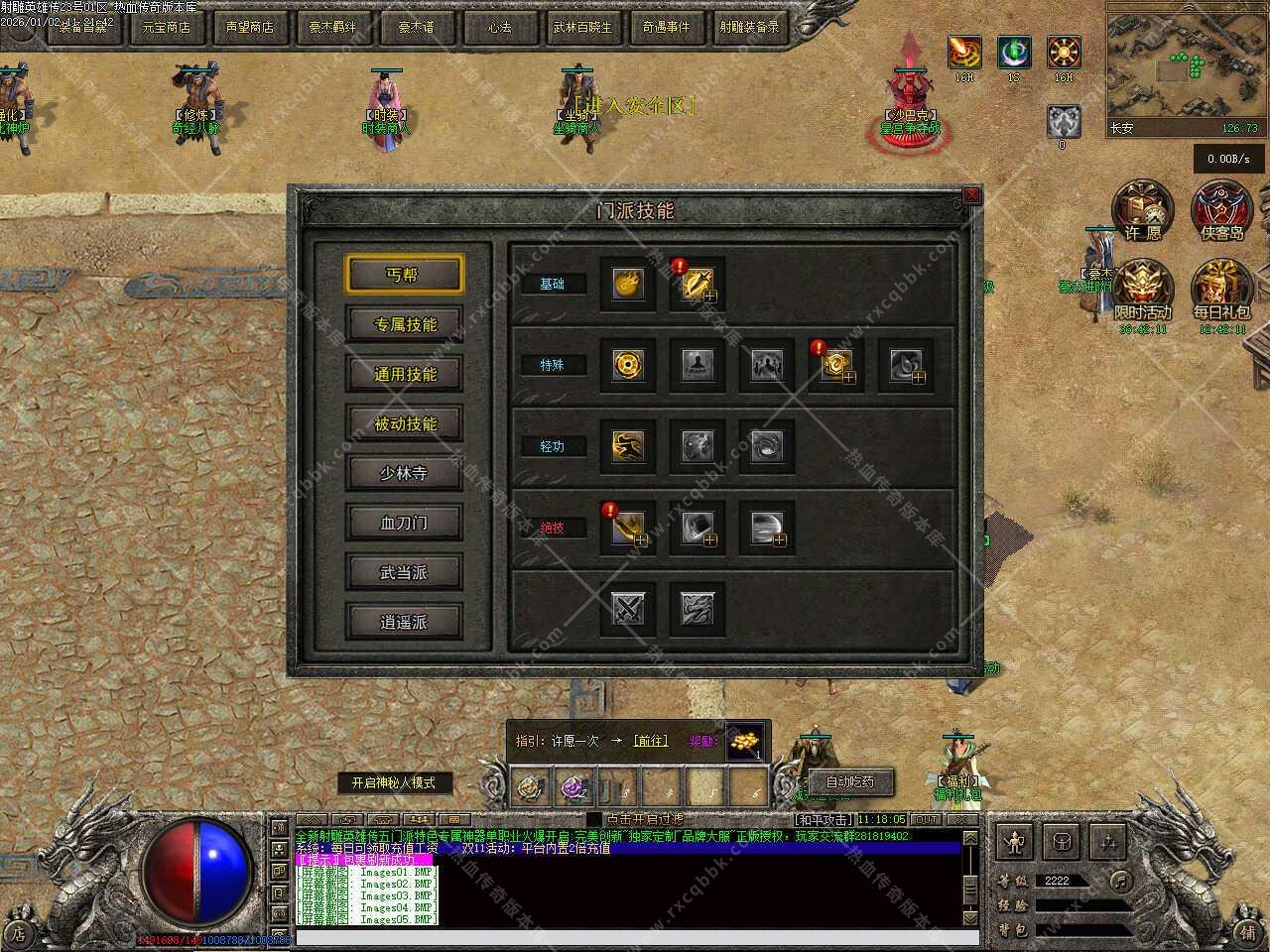Select the 丐帮 sect tab
The image size is (1270, 952).
coord(404,275)
